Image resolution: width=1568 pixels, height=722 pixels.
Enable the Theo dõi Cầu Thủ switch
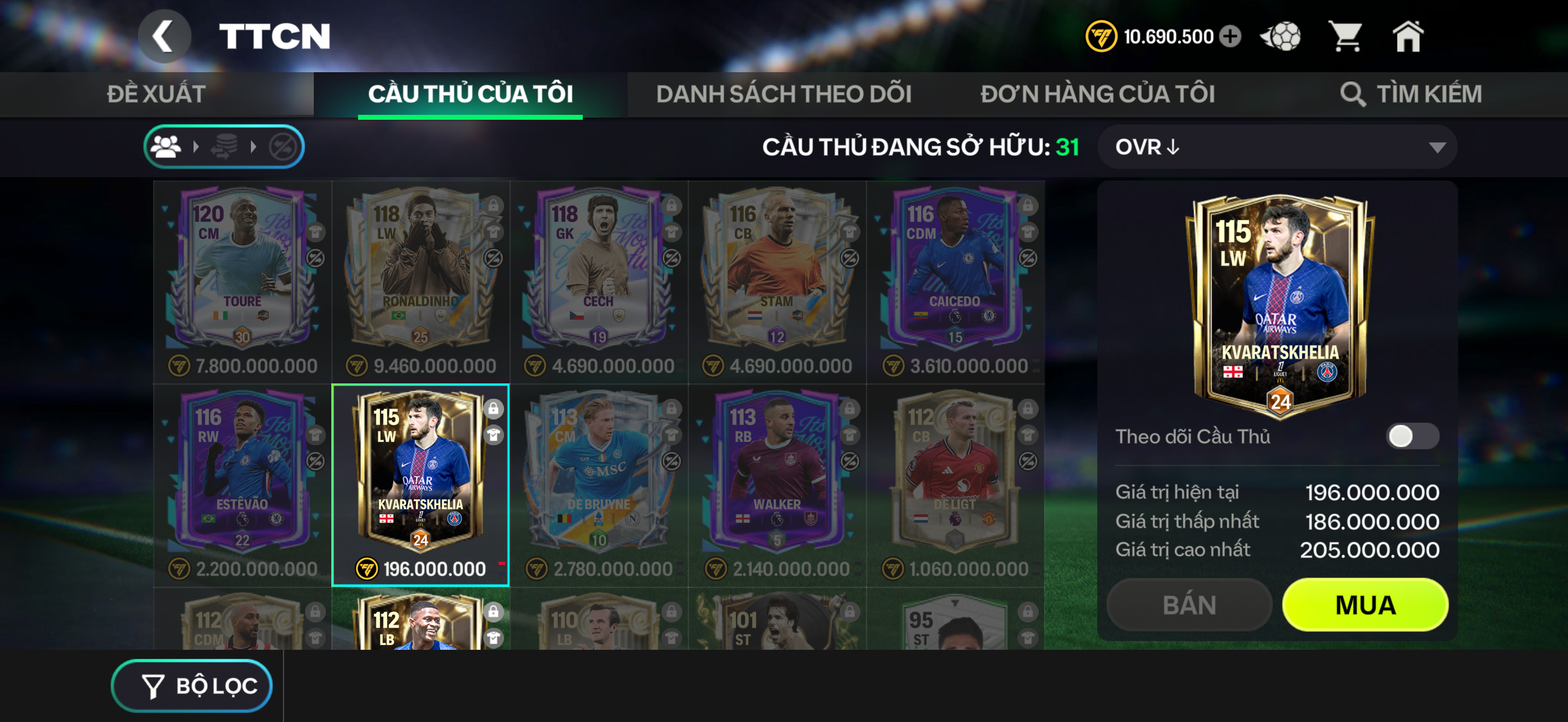coord(1424,437)
